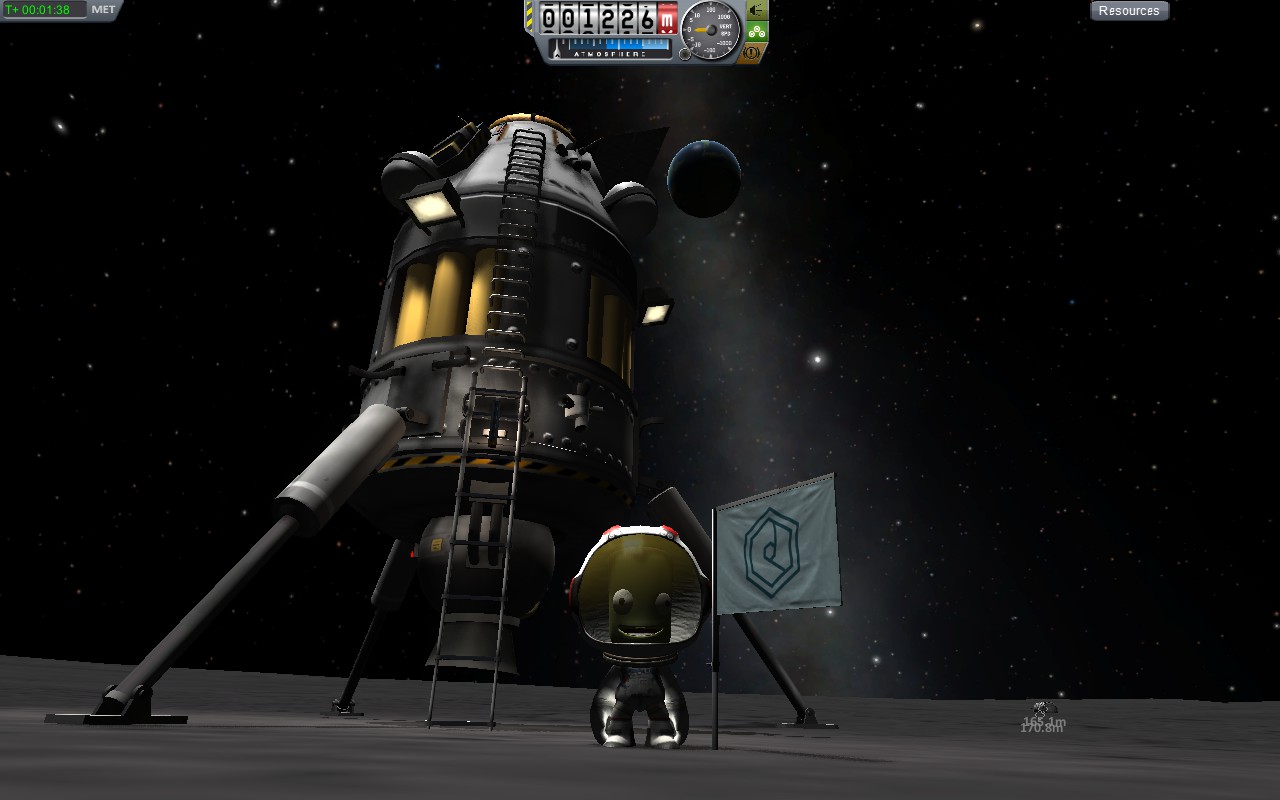Open the Resources panel
This screenshot has width=1280, height=800.
1130,10
